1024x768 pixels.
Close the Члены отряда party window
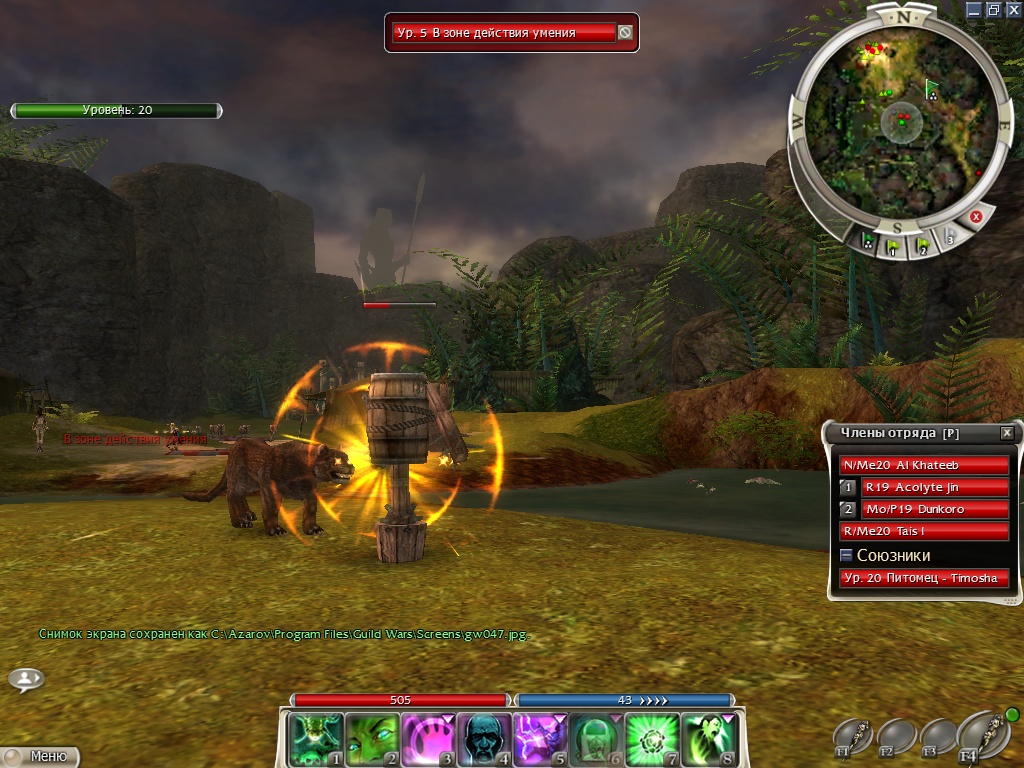click(x=1007, y=433)
